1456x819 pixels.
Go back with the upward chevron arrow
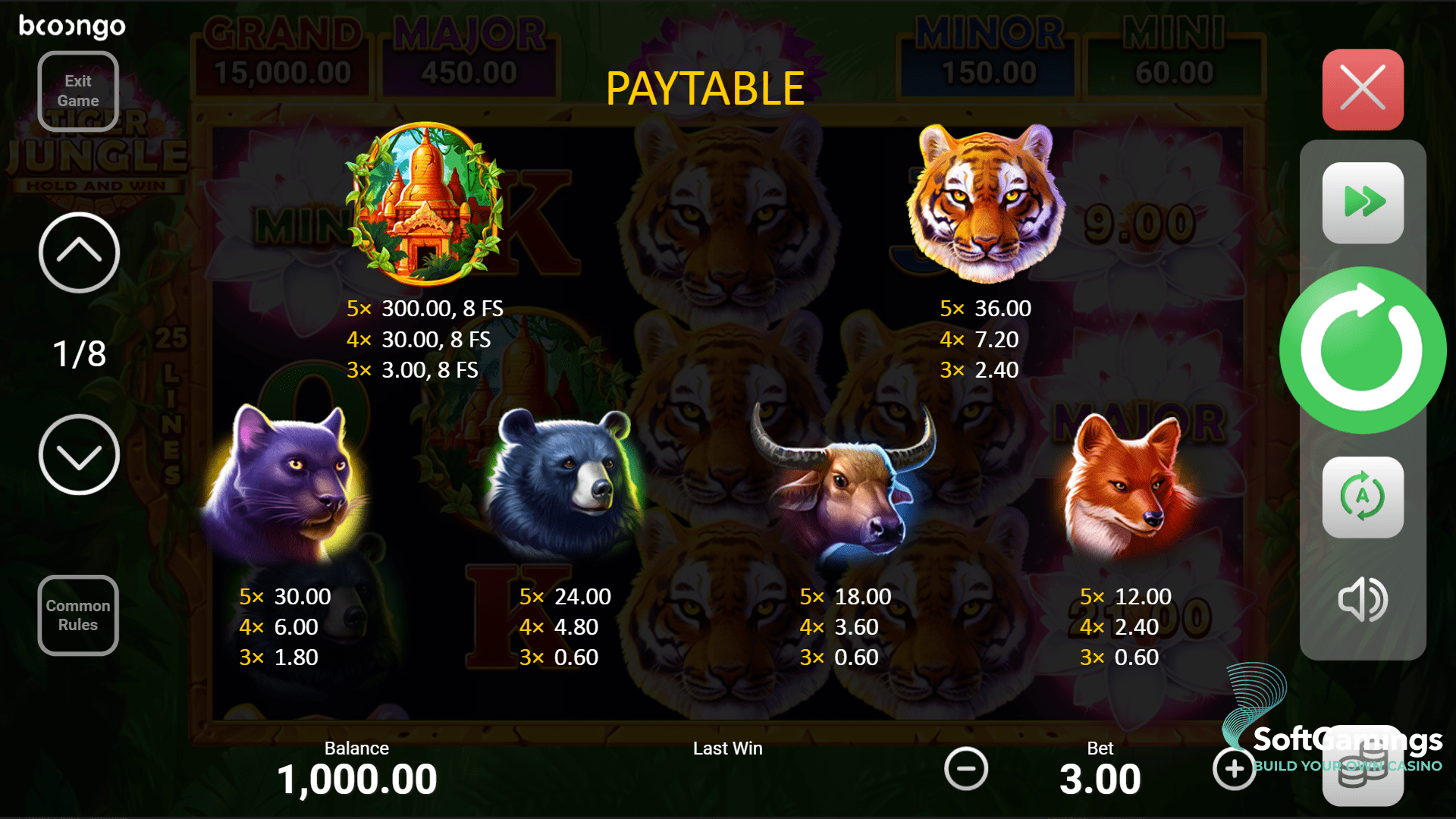pos(78,253)
